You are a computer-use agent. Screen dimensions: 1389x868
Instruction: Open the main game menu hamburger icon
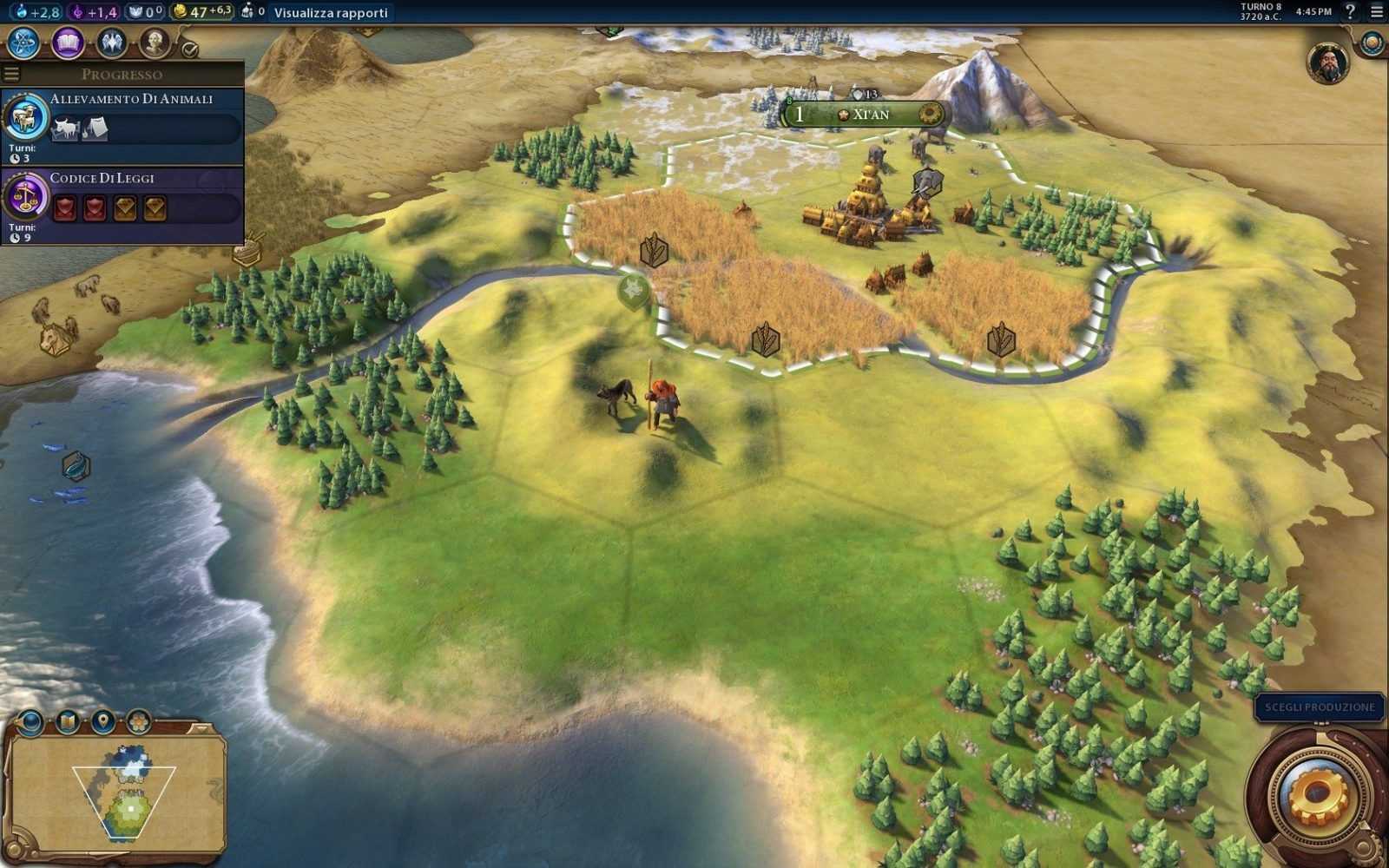pyautogui.click(x=1376, y=11)
